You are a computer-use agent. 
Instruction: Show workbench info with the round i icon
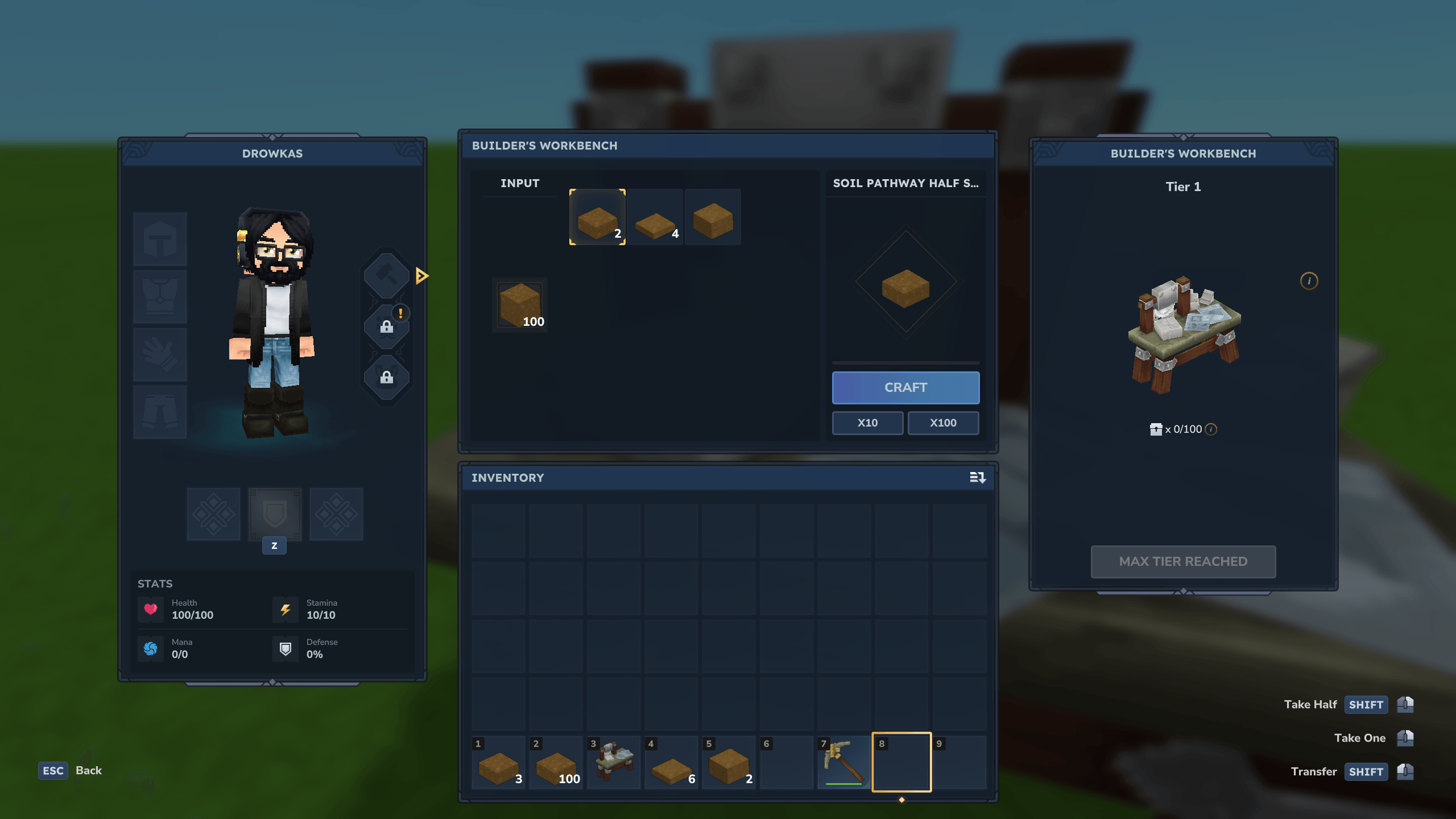[x=1309, y=281]
